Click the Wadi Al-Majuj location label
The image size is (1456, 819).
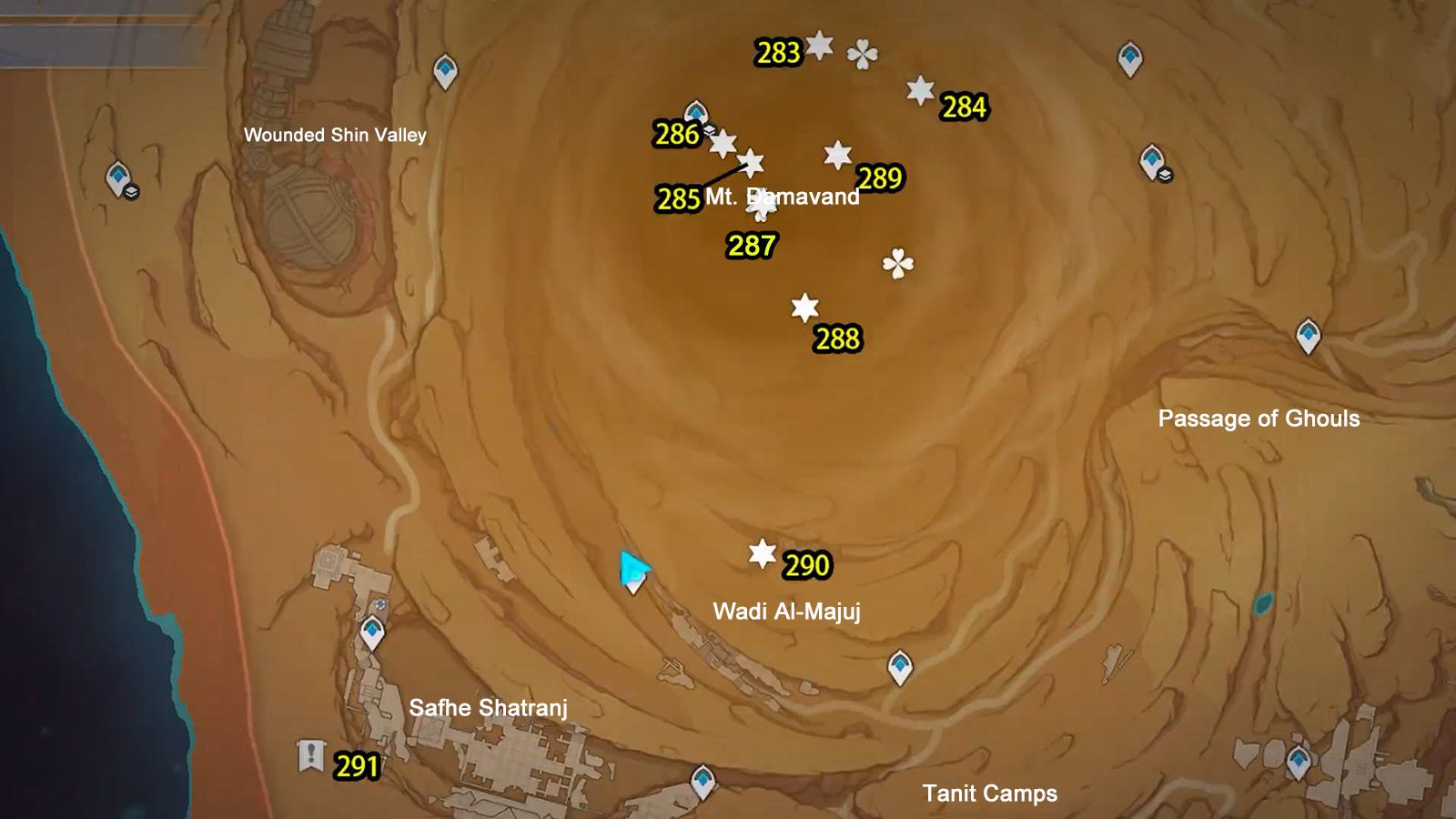coord(788,612)
